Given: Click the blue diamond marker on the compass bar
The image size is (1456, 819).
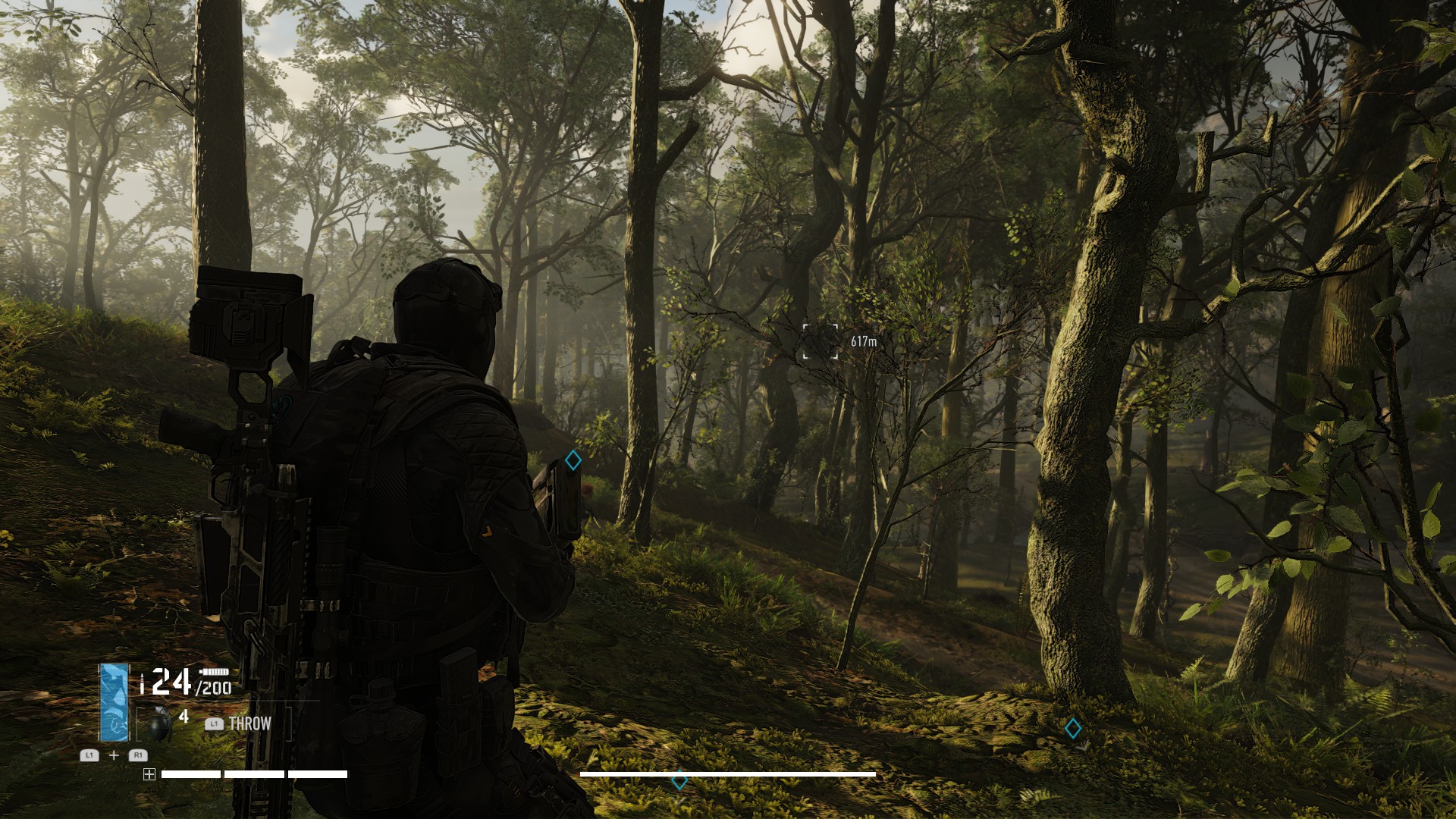Looking at the screenshot, I should coord(679,780).
